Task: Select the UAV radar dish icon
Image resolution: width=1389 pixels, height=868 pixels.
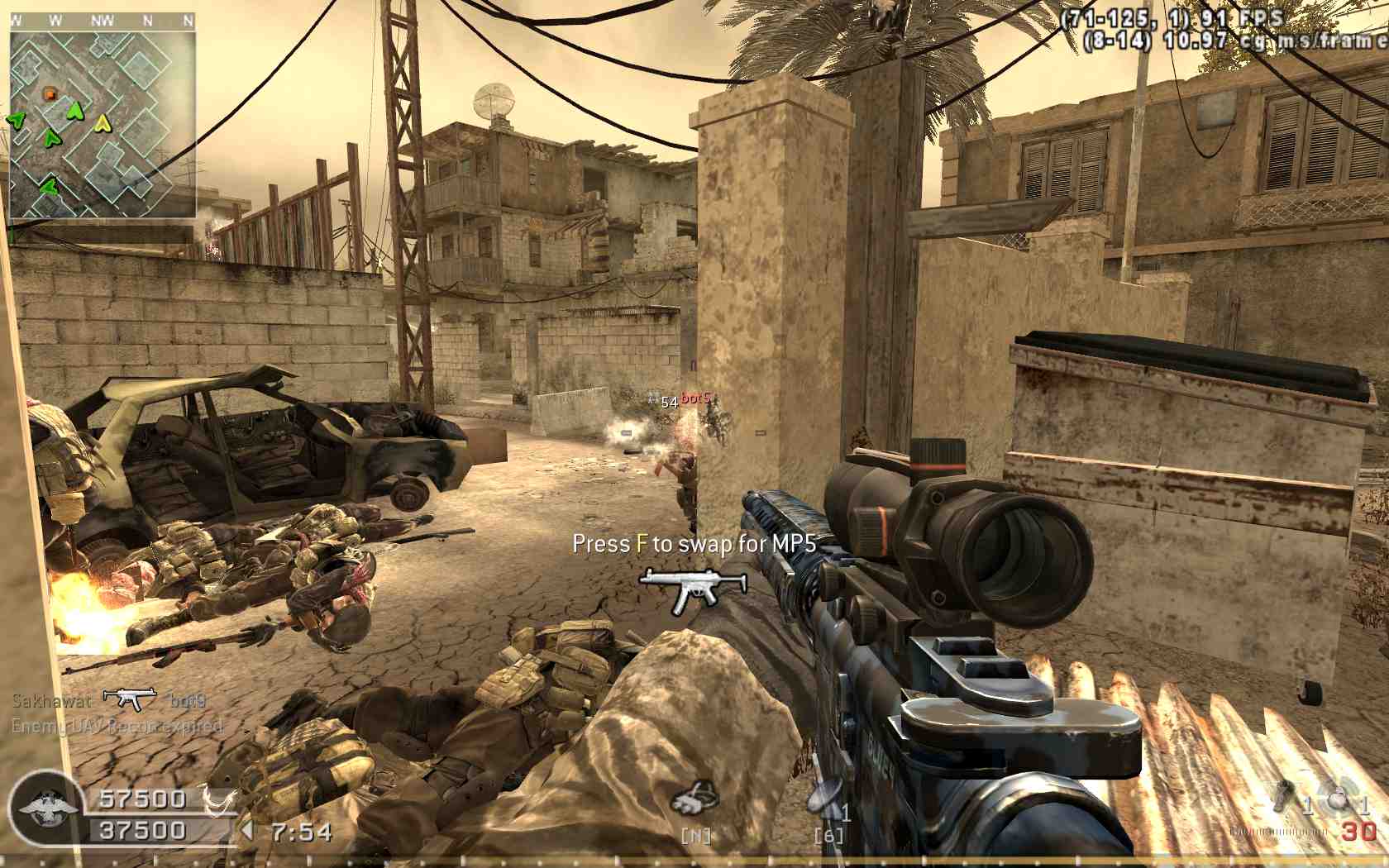Action: click(827, 798)
